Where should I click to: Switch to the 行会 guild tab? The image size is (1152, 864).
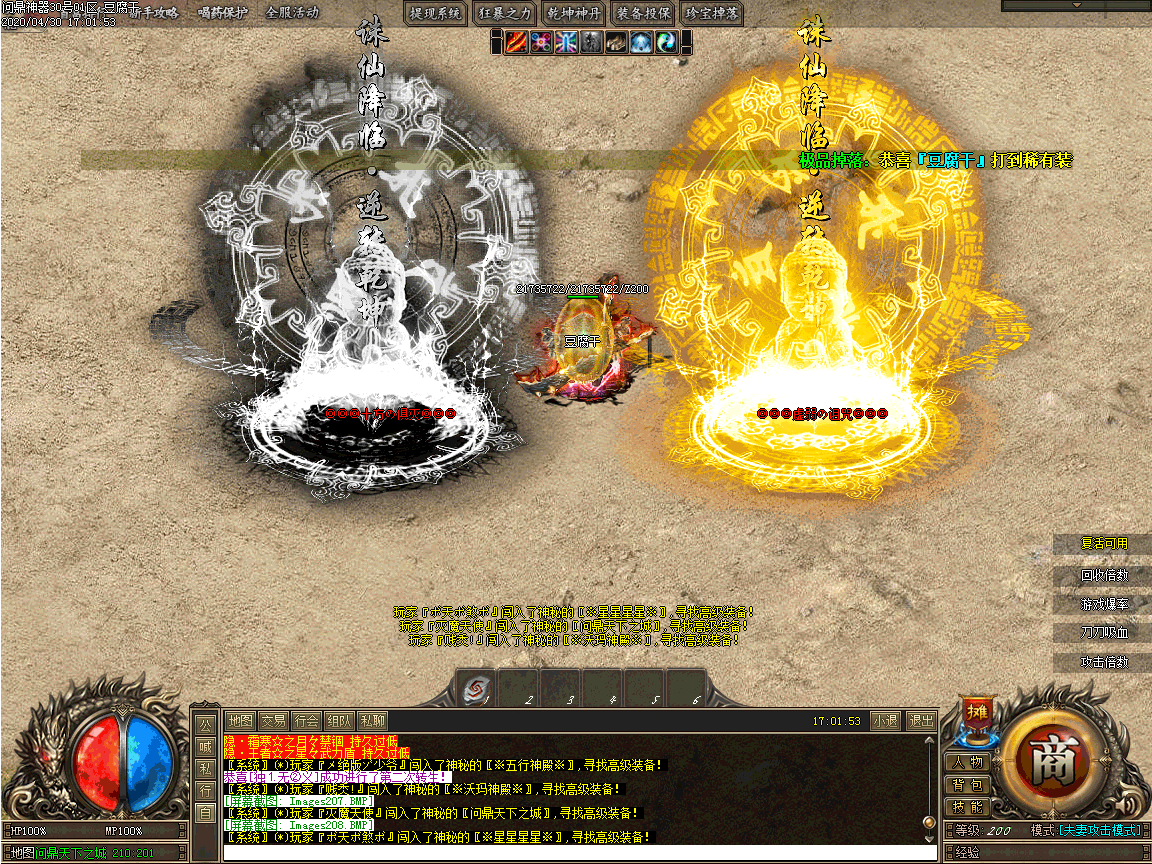tap(307, 720)
